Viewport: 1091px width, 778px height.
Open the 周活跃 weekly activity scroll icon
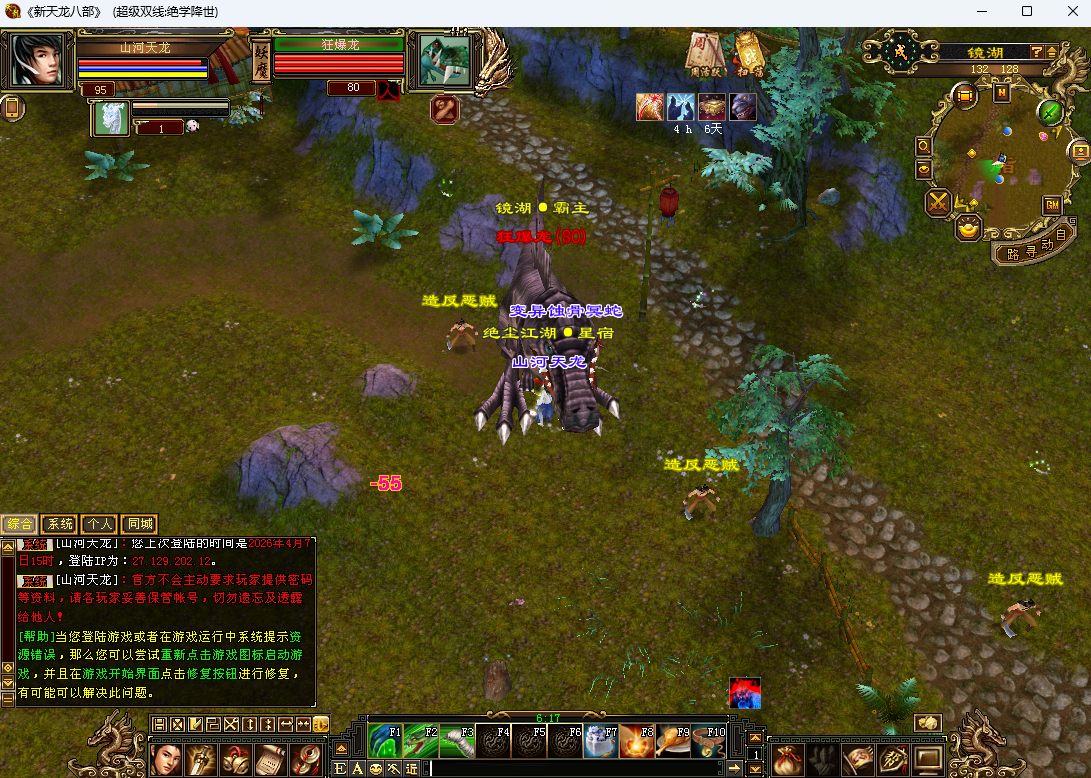pyautogui.click(x=705, y=52)
